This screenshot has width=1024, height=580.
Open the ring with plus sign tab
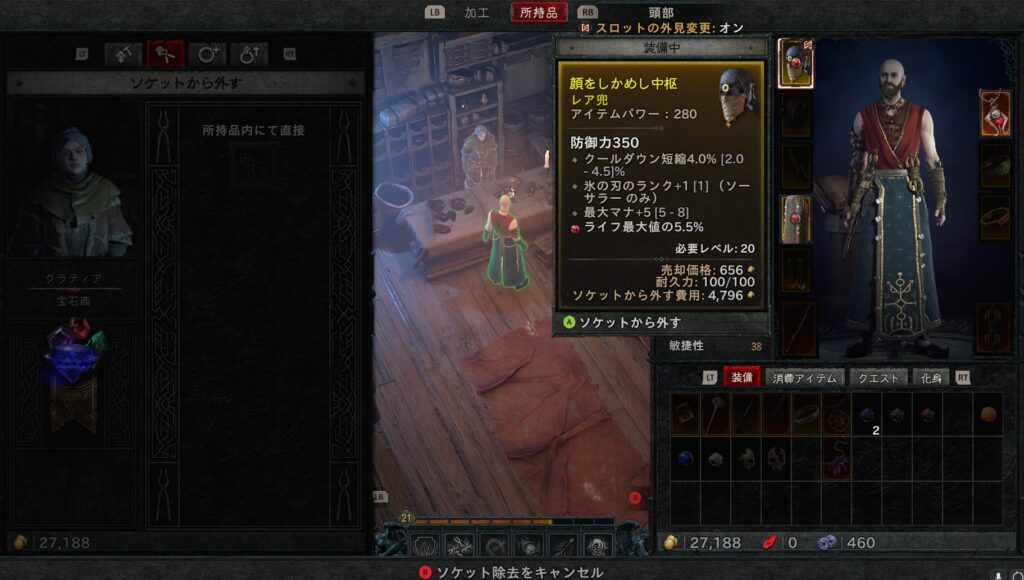(207, 54)
